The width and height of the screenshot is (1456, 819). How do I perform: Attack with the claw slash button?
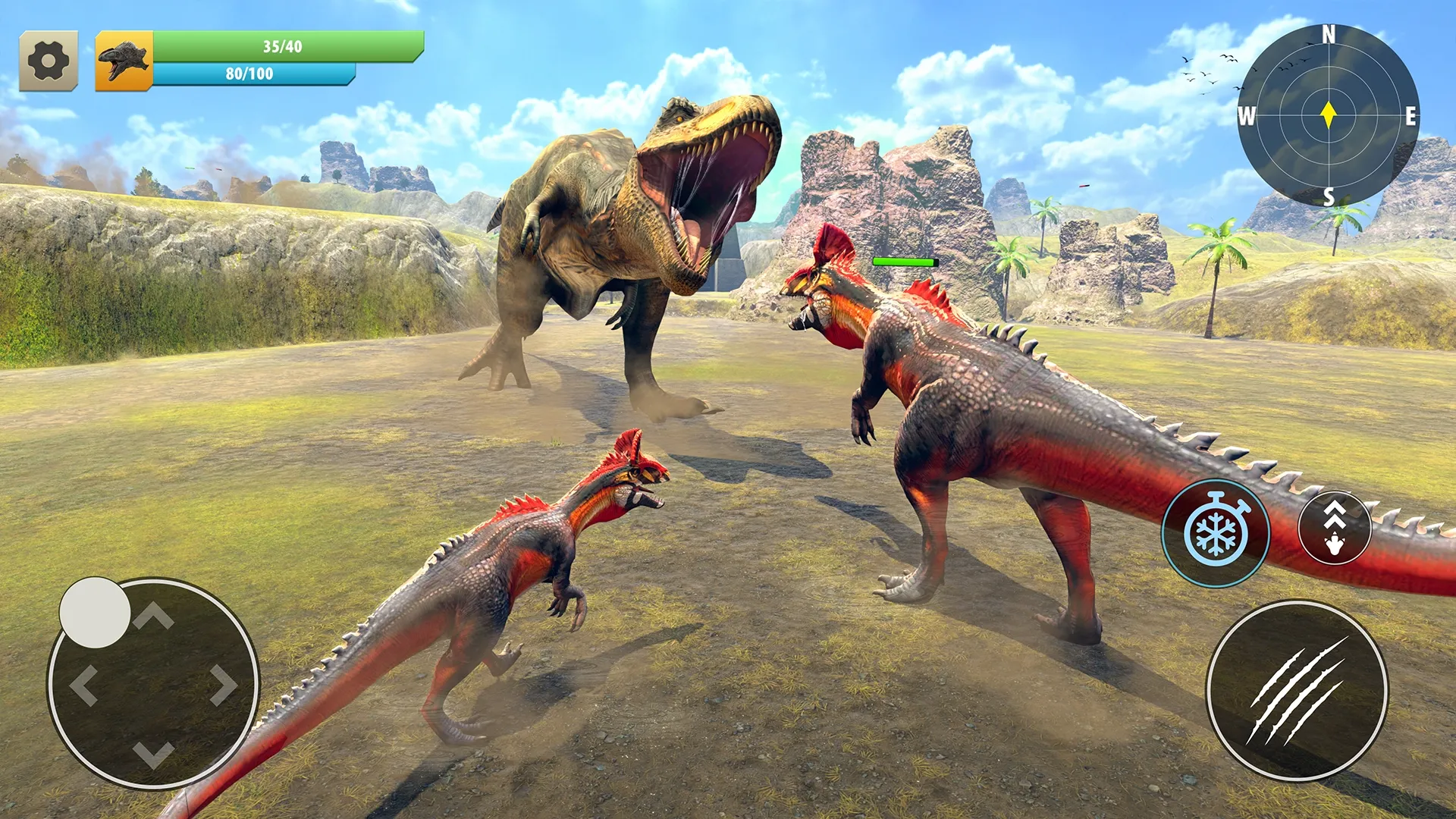pyautogui.click(x=1298, y=690)
